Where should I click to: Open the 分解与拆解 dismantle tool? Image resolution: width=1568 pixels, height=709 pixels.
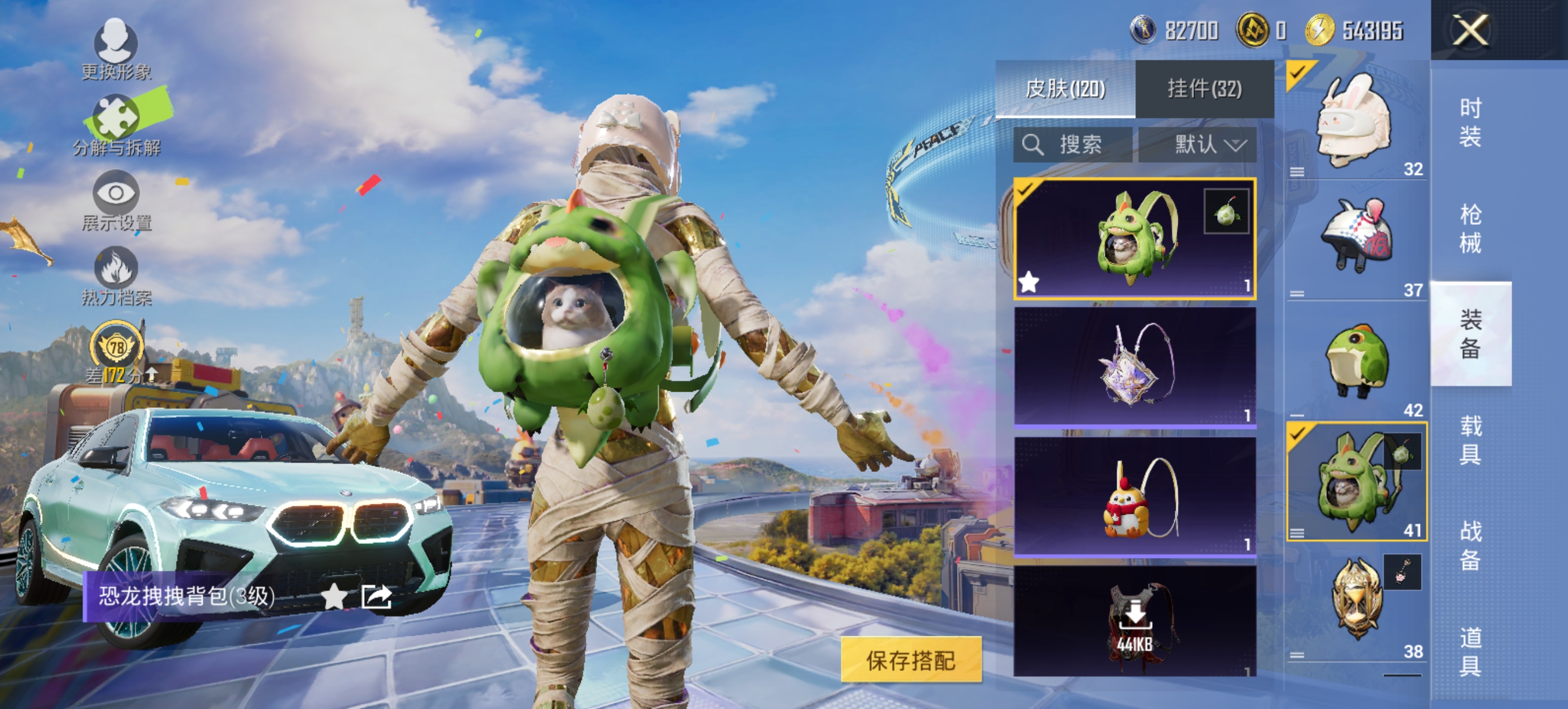click(117, 121)
